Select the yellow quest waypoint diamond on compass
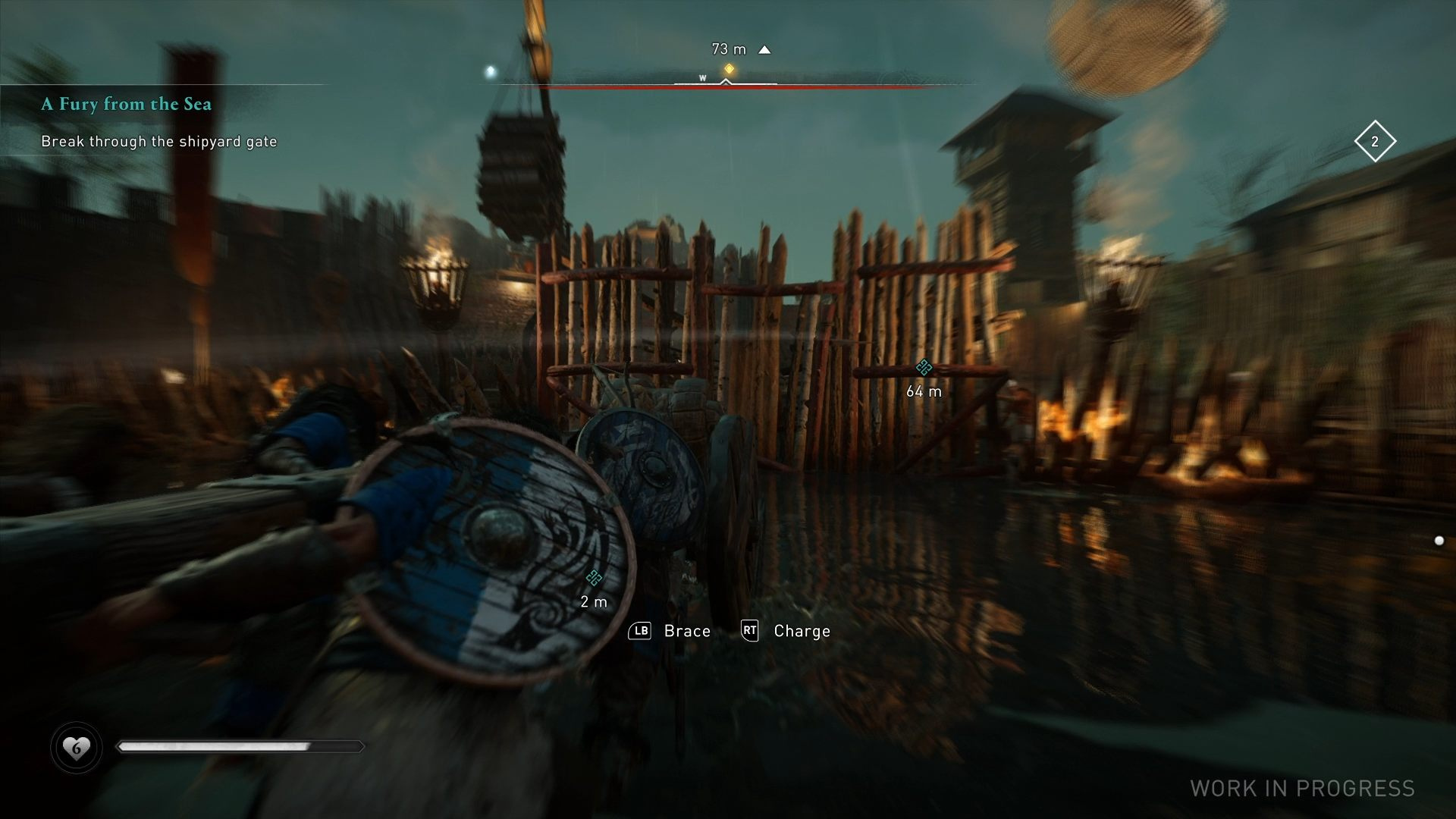Screen dimensions: 1456x819 point(729,68)
